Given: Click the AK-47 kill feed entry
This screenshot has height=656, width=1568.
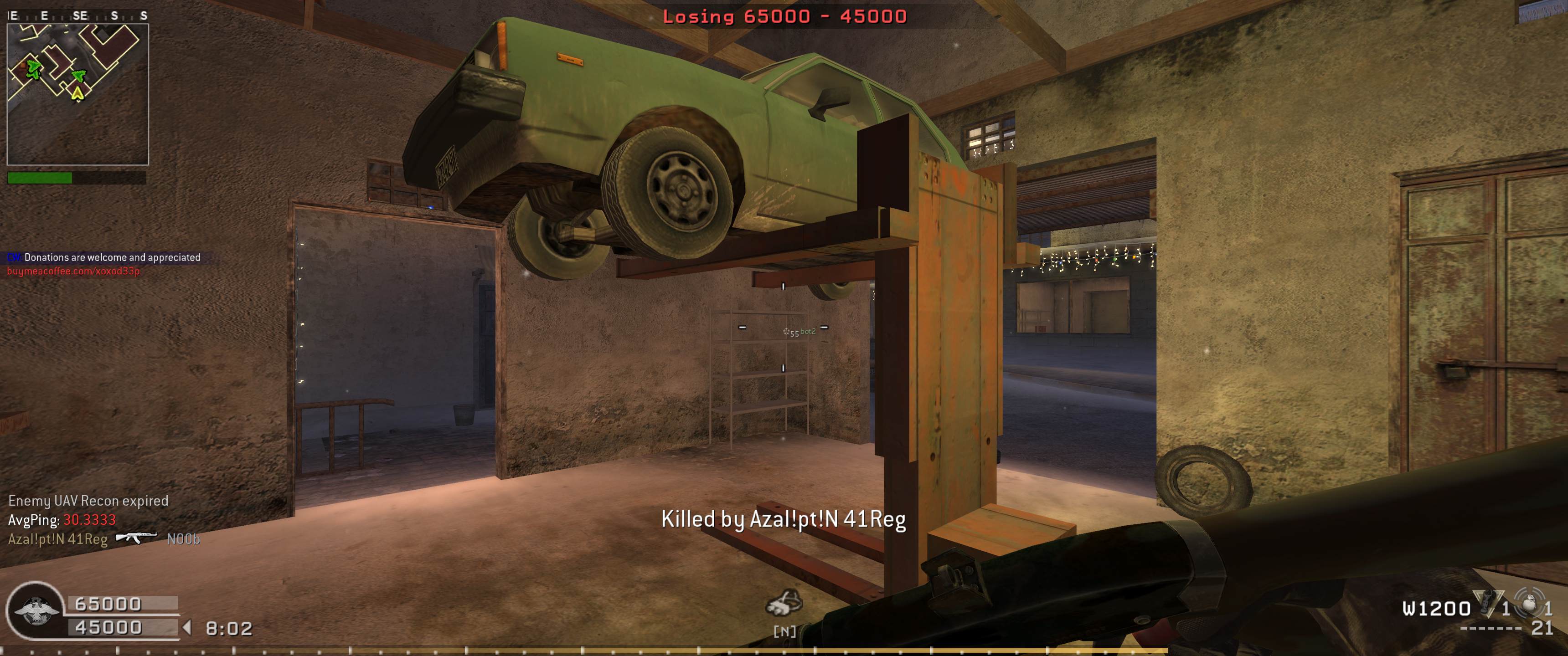Looking at the screenshot, I should pos(136,538).
